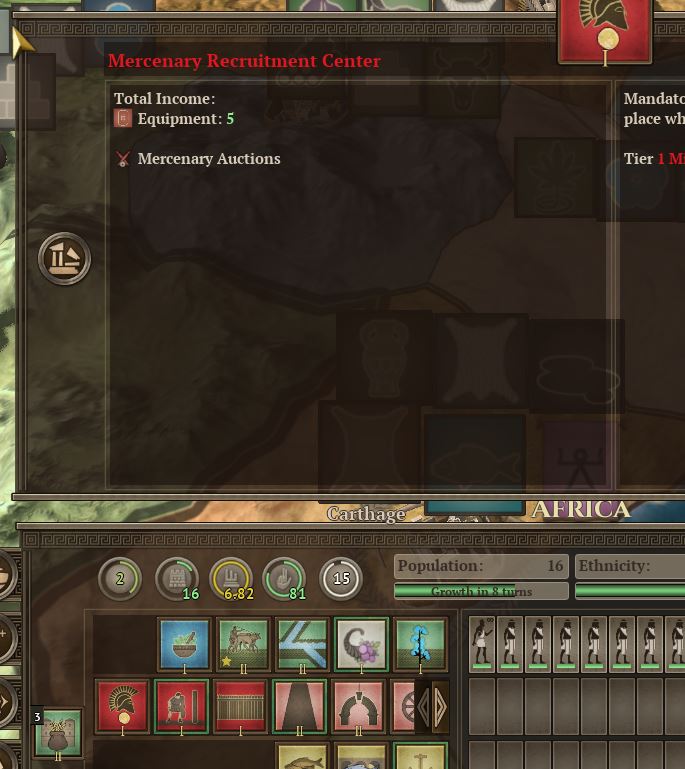The image size is (685, 769).
Task: Choose the ox plough farm building
Action: (243, 645)
